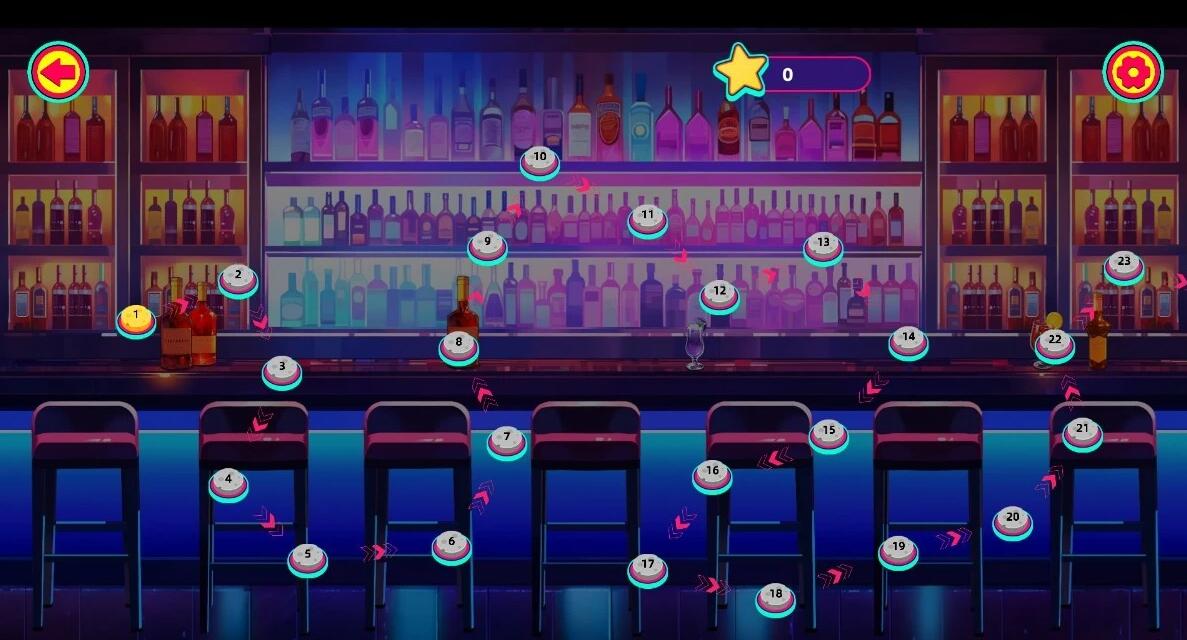1187x640 pixels.
Task: Click the level 11 node
Action: 648,219
